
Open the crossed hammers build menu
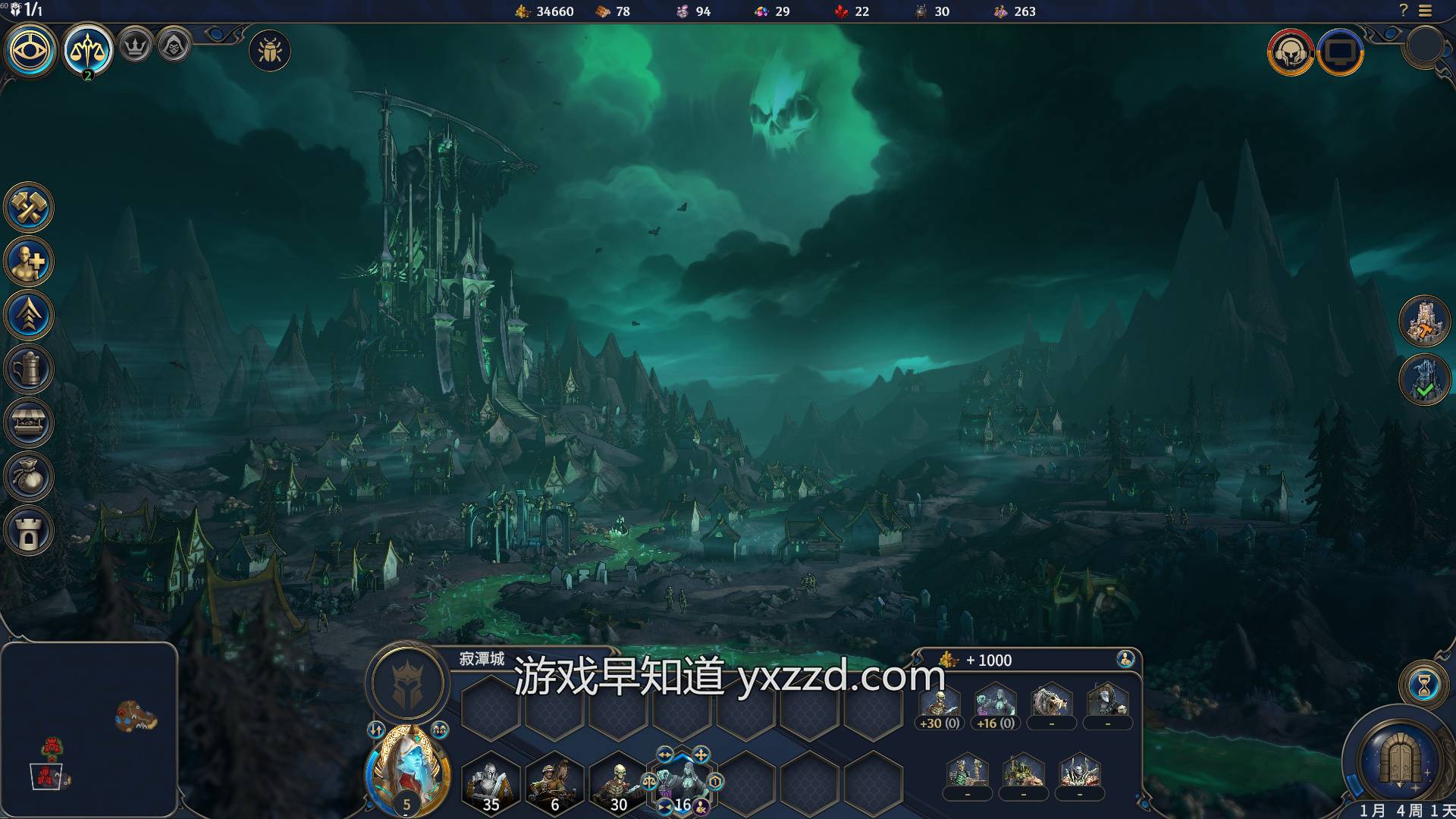click(x=29, y=207)
